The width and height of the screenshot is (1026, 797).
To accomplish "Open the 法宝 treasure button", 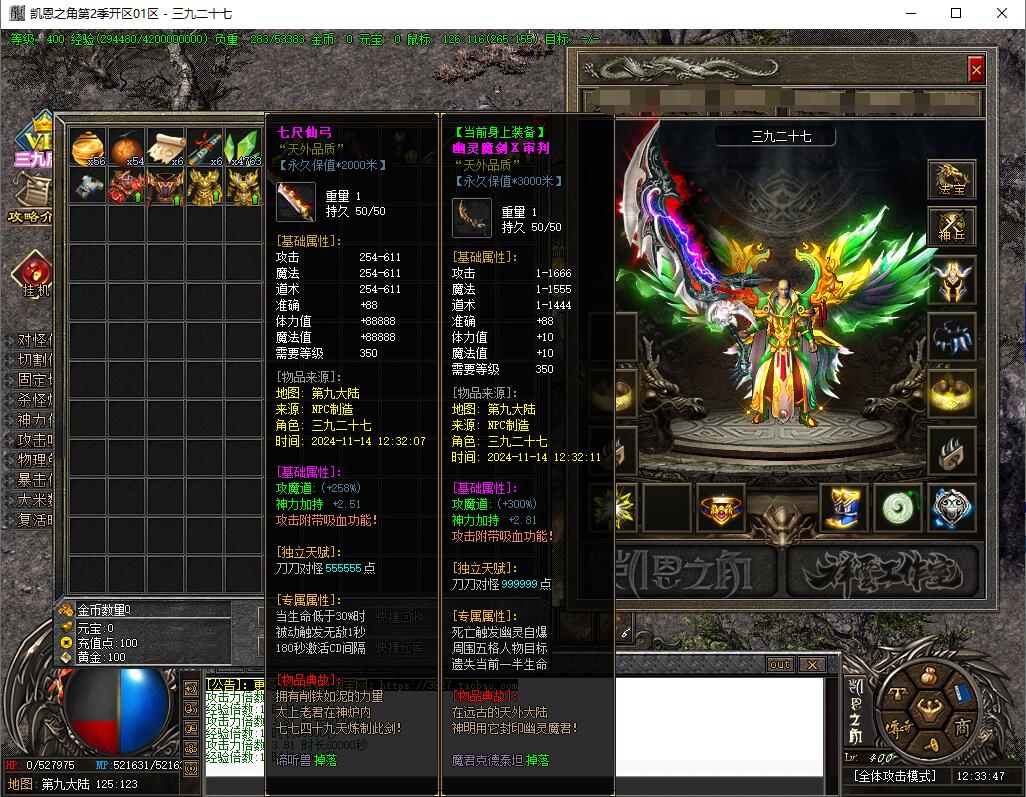I will click(x=951, y=178).
